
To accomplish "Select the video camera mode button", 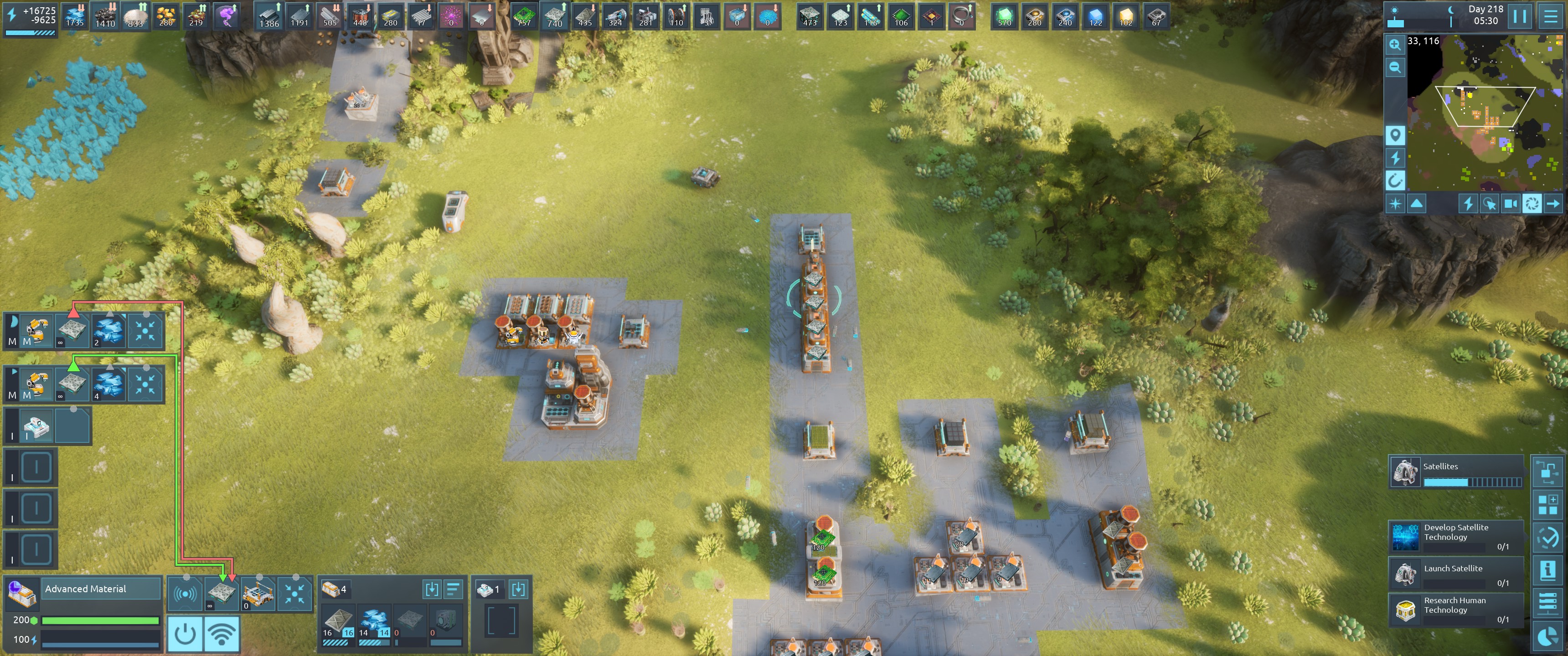I will click(1510, 204).
